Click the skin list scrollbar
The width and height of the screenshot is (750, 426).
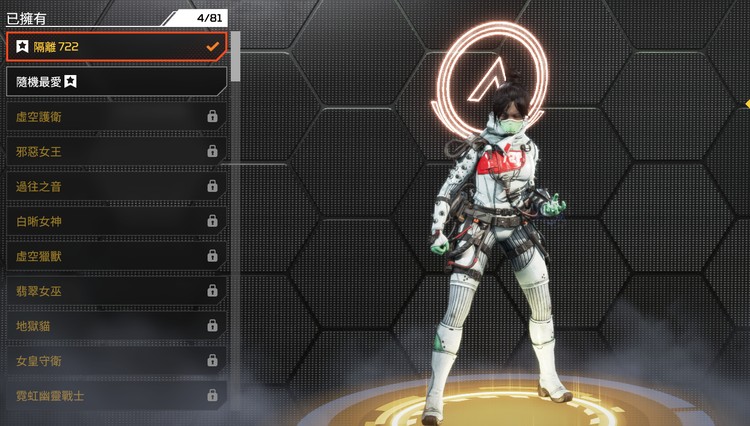tap(235, 56)
